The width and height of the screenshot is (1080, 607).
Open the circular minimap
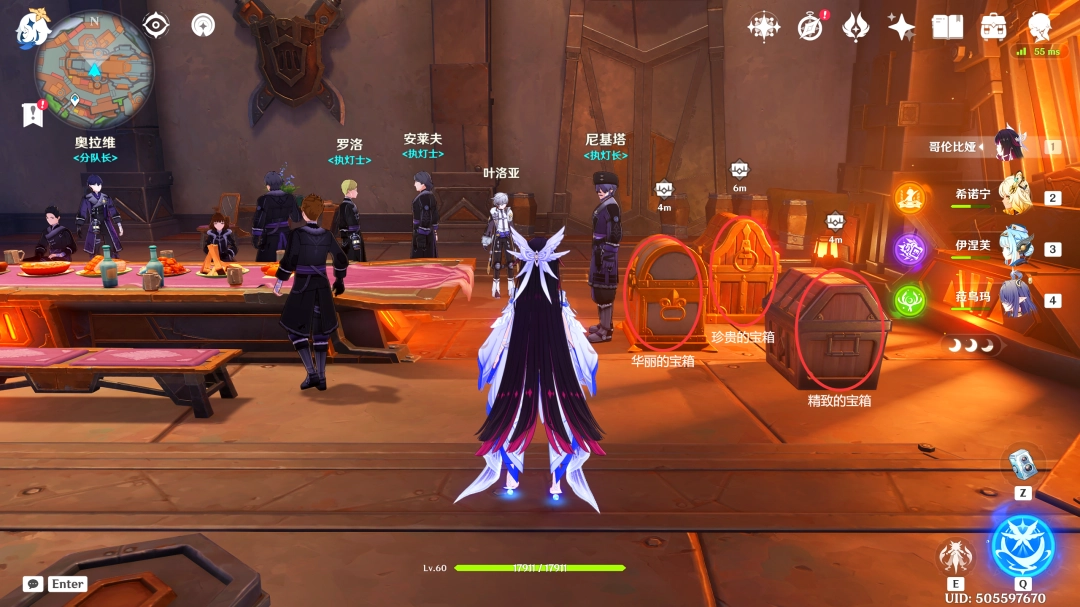[94, 68]
